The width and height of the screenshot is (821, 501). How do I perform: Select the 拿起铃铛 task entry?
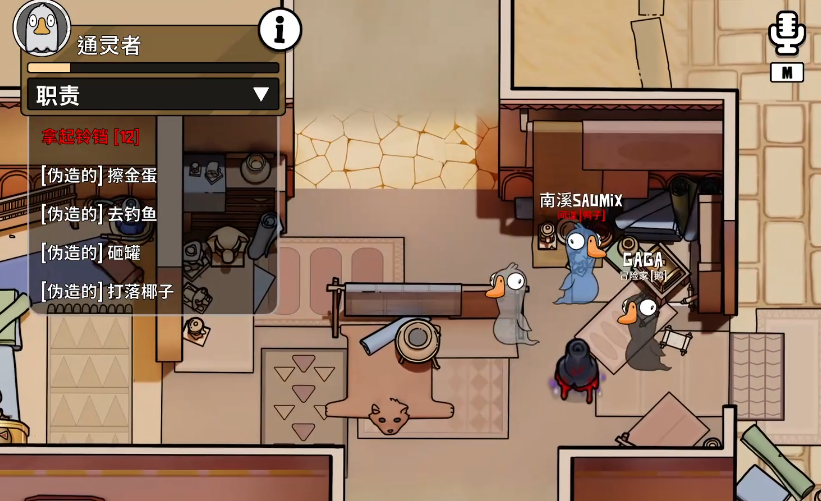coord(90,136)
